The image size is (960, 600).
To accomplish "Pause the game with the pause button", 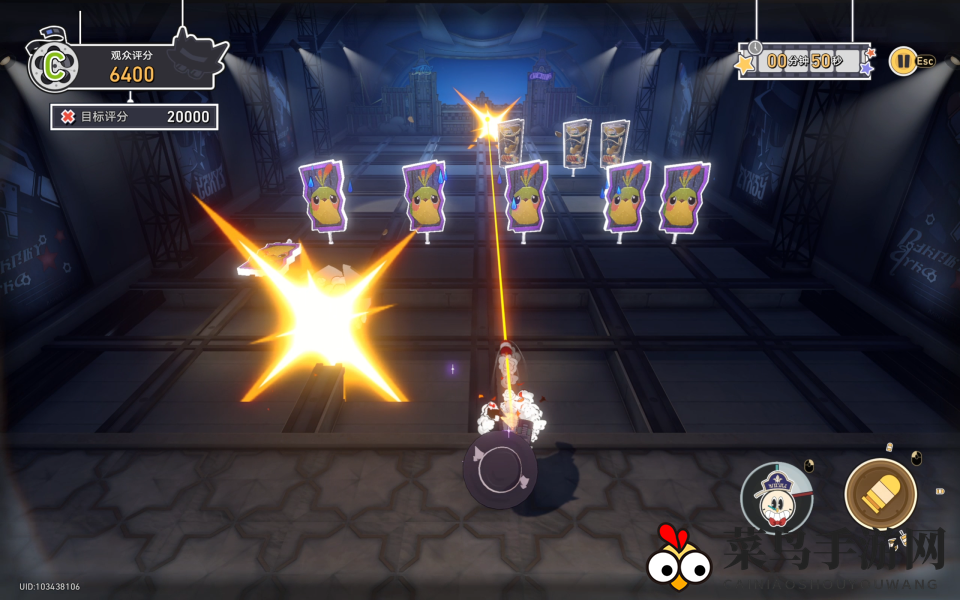I will [x=903, y=61].
